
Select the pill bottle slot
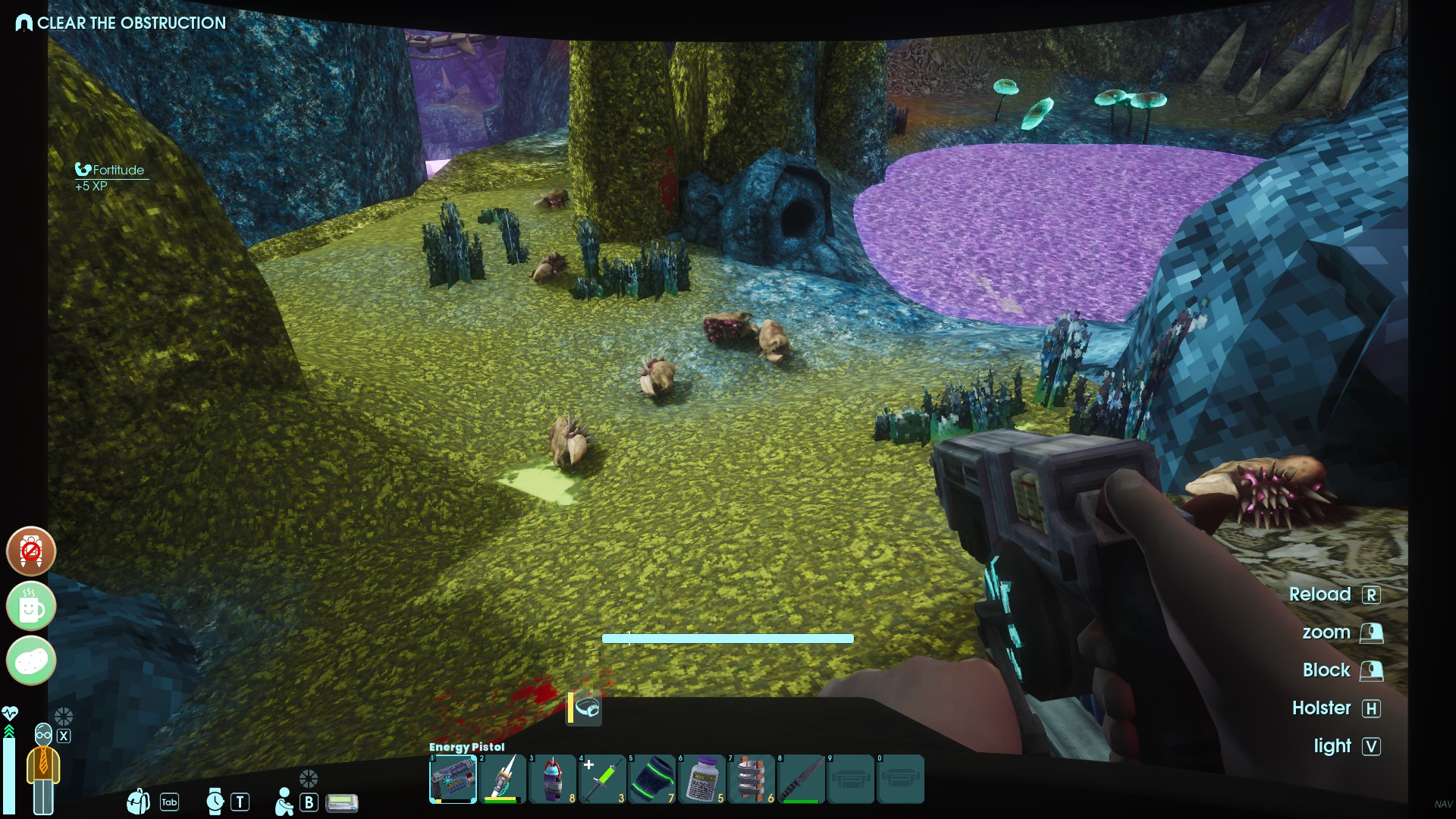pos(702,779)
